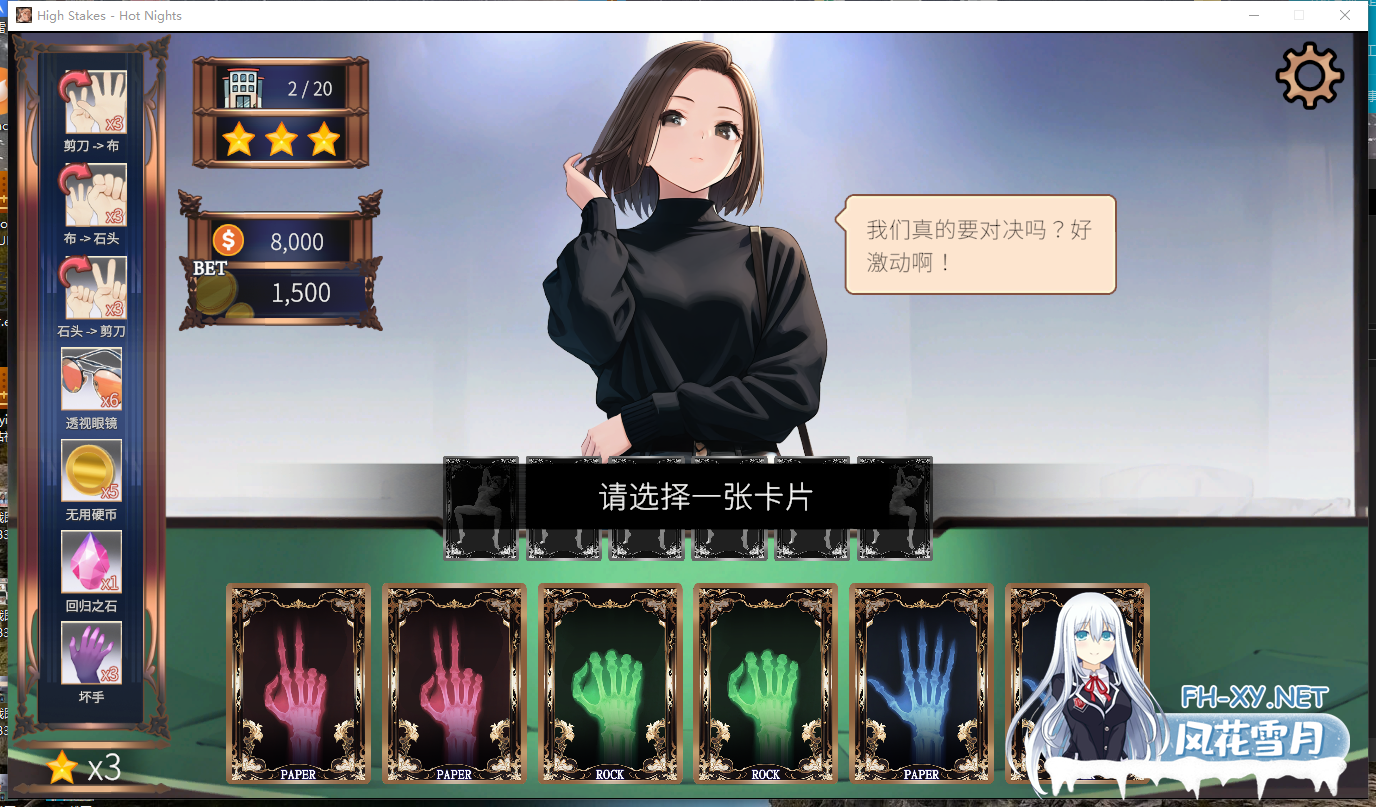Use the 回归之石 pink crystal item
The height and width of the screenshot is (807, 1376).
(x=92, y=562)
